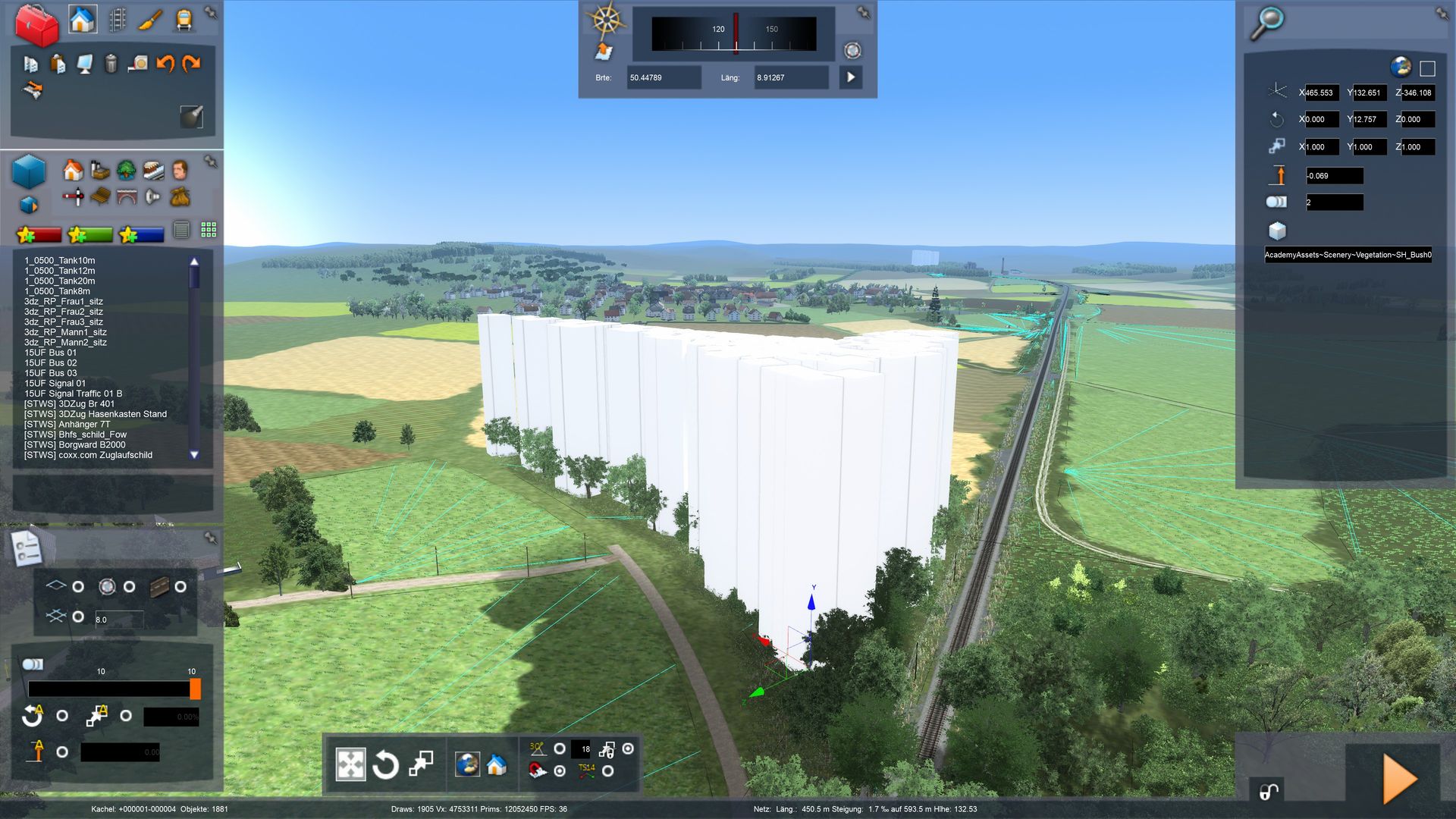Select the character face category icon
This screenshot has height=819, width=1456.
click(x=180, y=170)
